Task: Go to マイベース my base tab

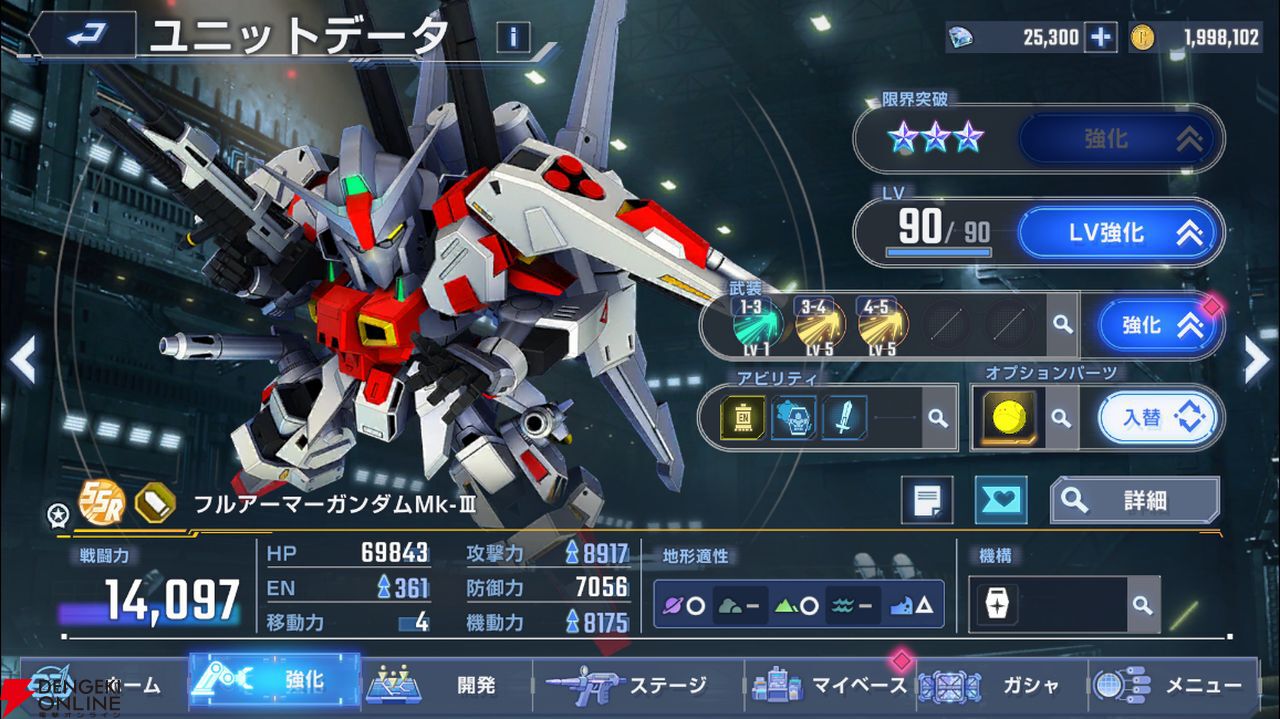Action: tap(828, 685)
